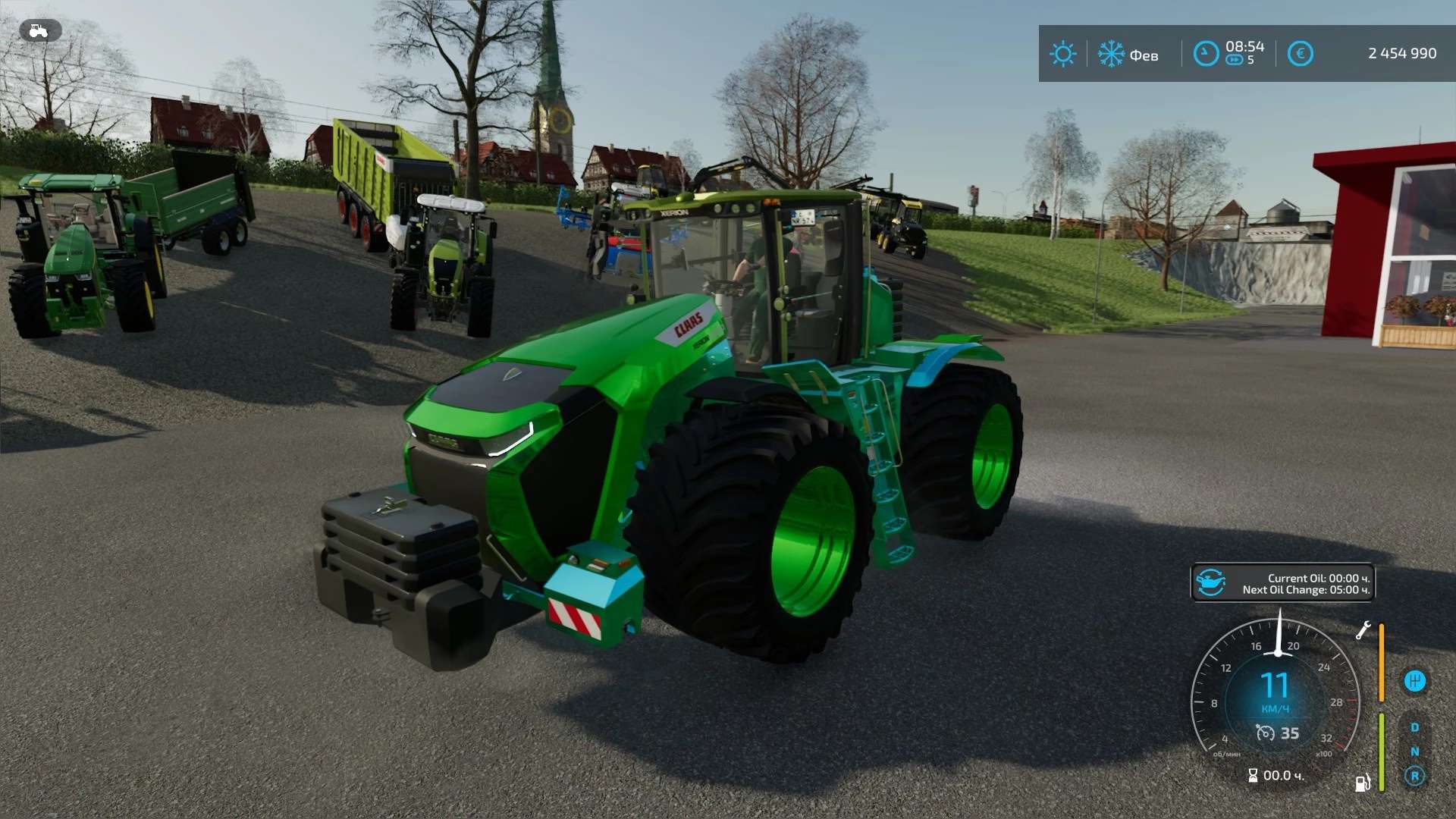Click the fuel pump icon
Screen dimensions: 1456x819
[x=1362, y=783]
